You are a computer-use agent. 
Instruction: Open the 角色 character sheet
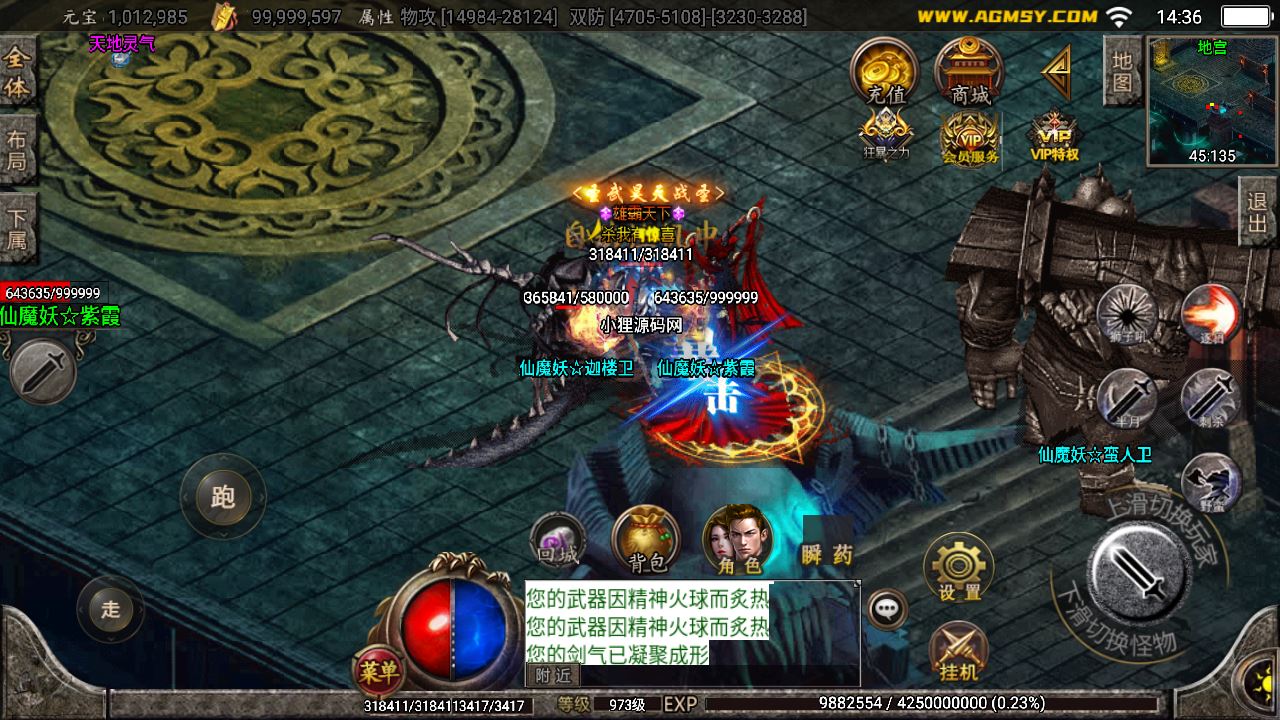(x=738, y=540)
